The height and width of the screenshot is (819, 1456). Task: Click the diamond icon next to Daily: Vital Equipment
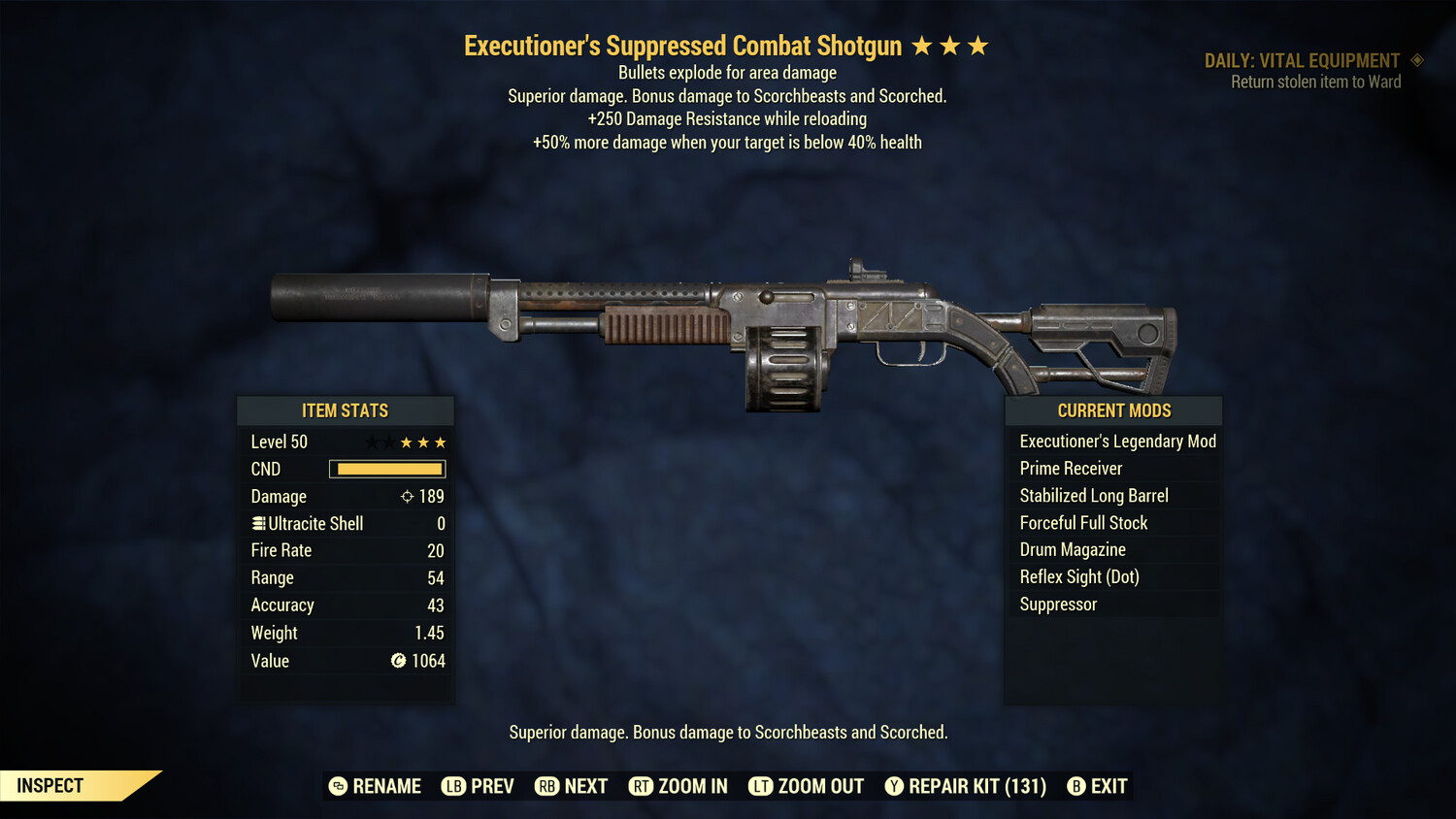[x=1418, y=60]
